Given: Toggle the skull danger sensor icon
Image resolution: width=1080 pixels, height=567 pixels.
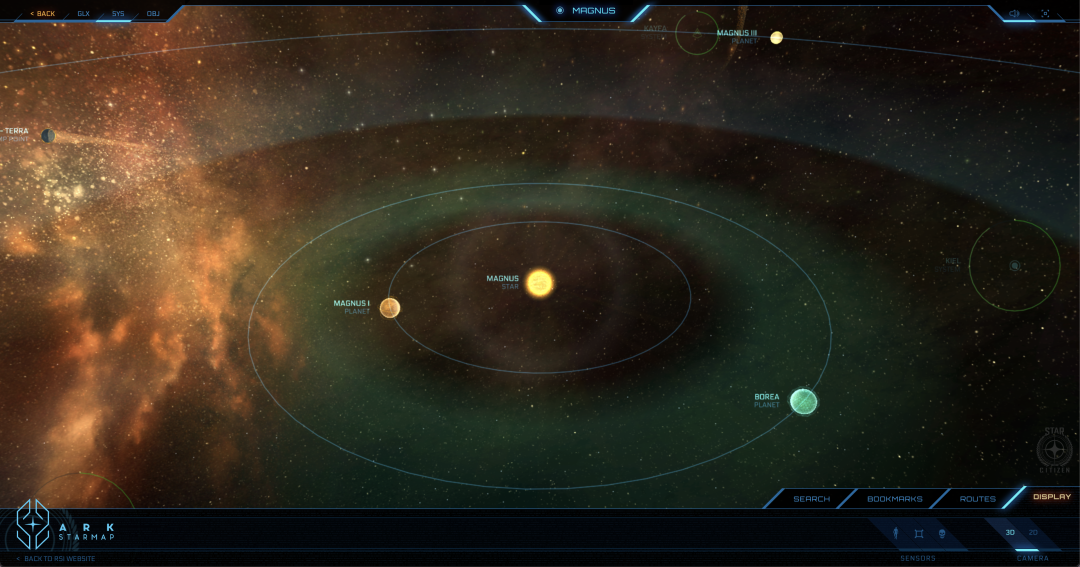Looking at the screenshot, I should [x=942, y=533].
